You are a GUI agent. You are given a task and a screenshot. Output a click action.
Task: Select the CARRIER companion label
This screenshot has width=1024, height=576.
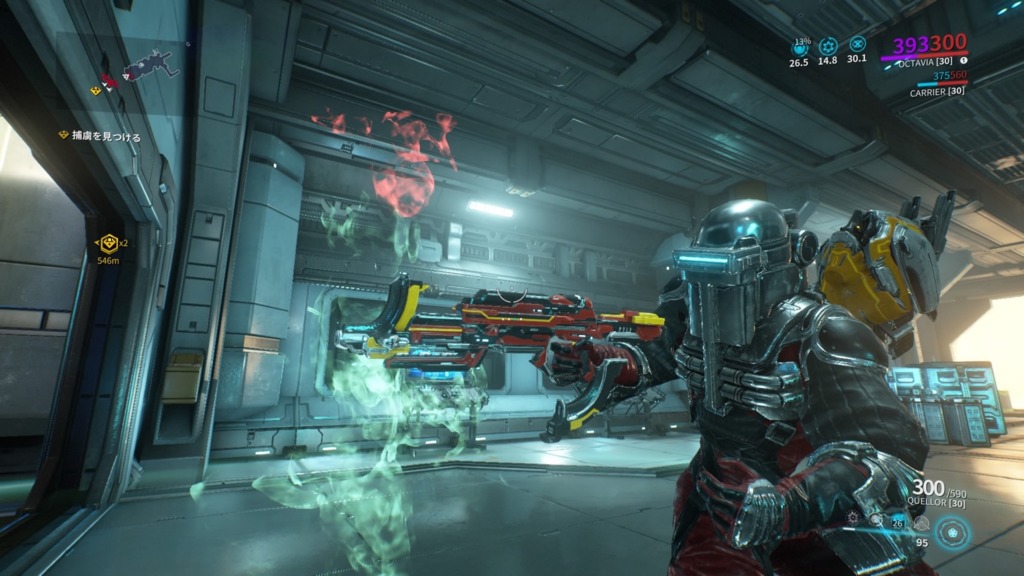pyautogui.click(x=936, y=91)
